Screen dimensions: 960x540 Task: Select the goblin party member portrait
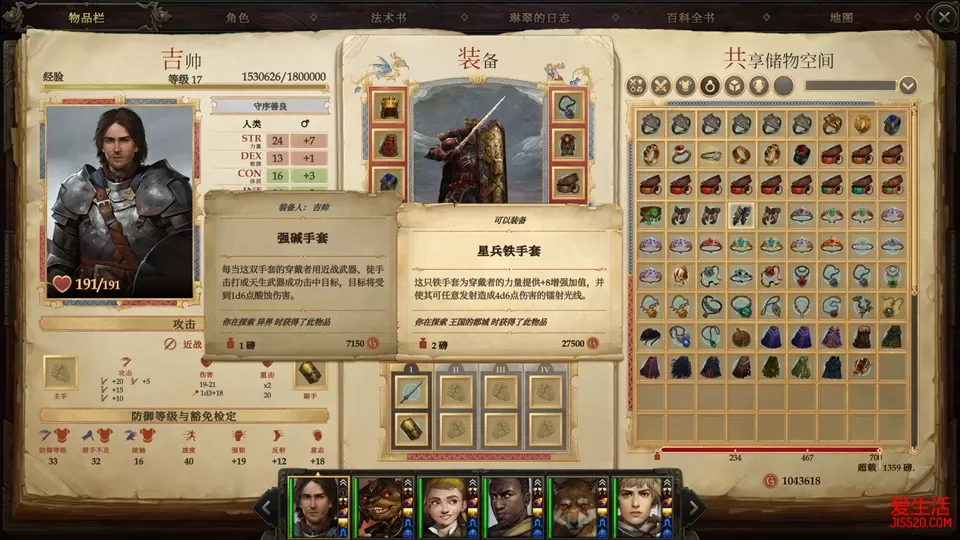379,507
